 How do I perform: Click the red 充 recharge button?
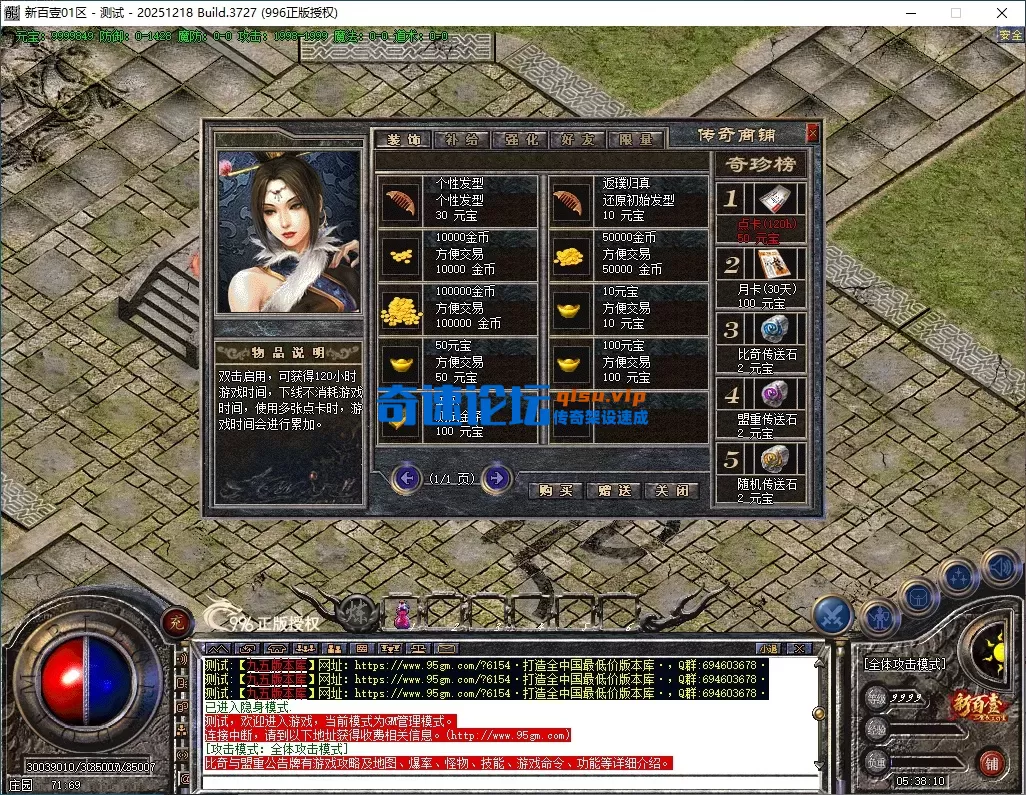click(x=175, y=621)
